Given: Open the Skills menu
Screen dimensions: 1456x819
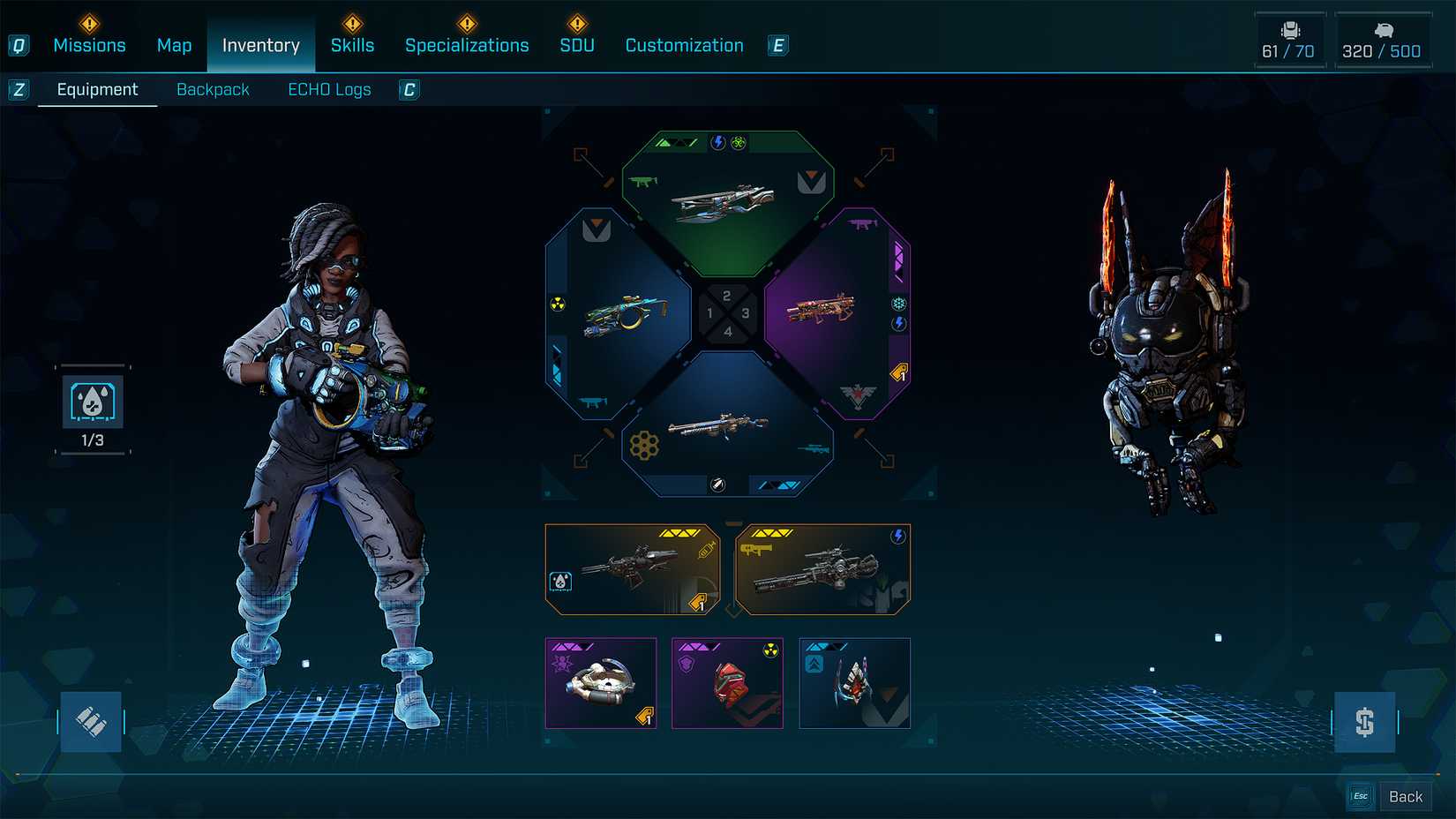Looking at the screenshot, I should tap(353, 45).
